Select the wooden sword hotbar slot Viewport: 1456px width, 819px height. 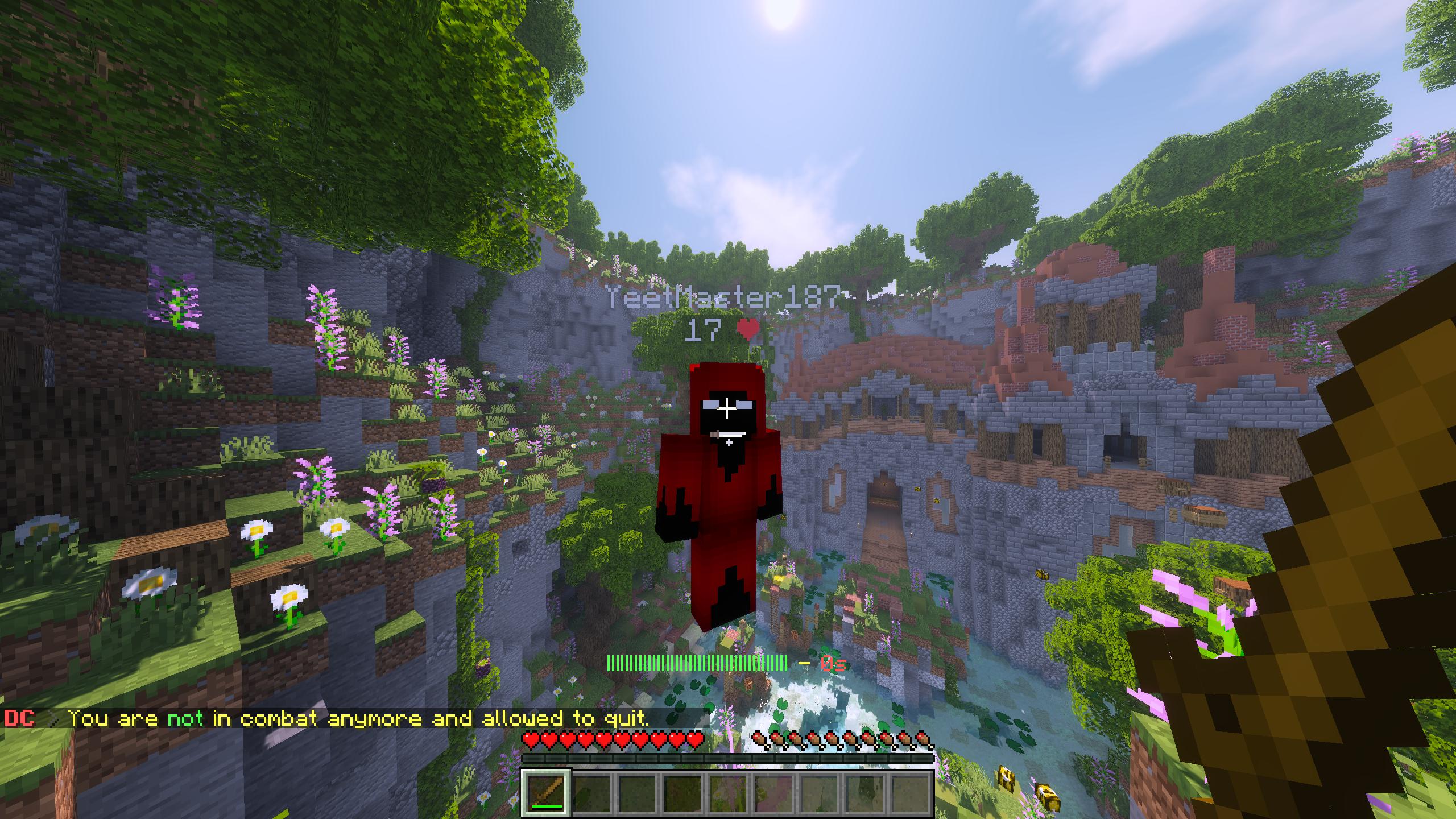[x=545, y=792]
